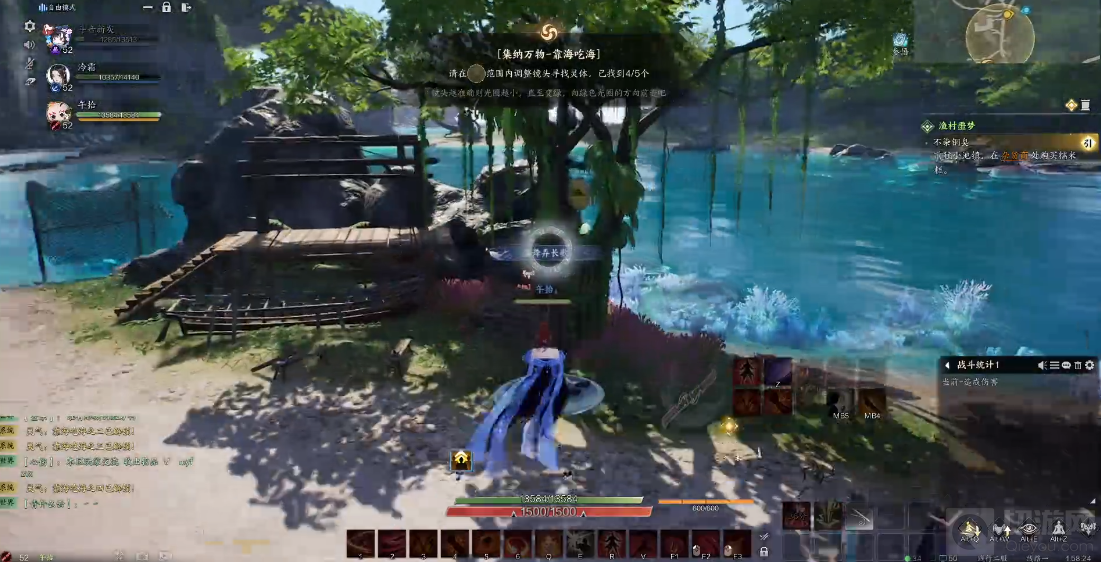
Task: Use the hotbar skill bound to F3
Action: tap(736, 543)
